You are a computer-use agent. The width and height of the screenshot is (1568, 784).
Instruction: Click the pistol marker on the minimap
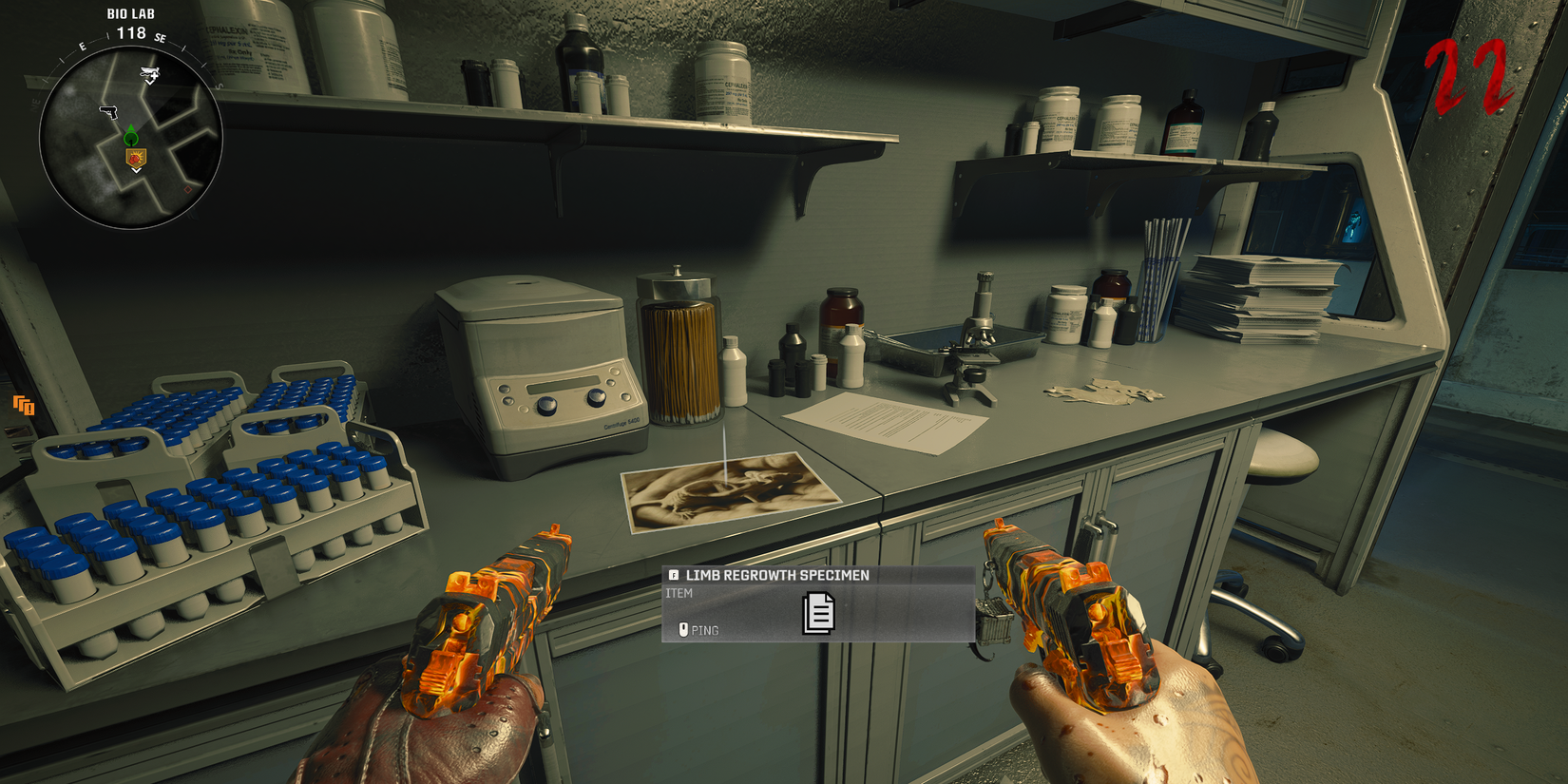click(109, 112)
